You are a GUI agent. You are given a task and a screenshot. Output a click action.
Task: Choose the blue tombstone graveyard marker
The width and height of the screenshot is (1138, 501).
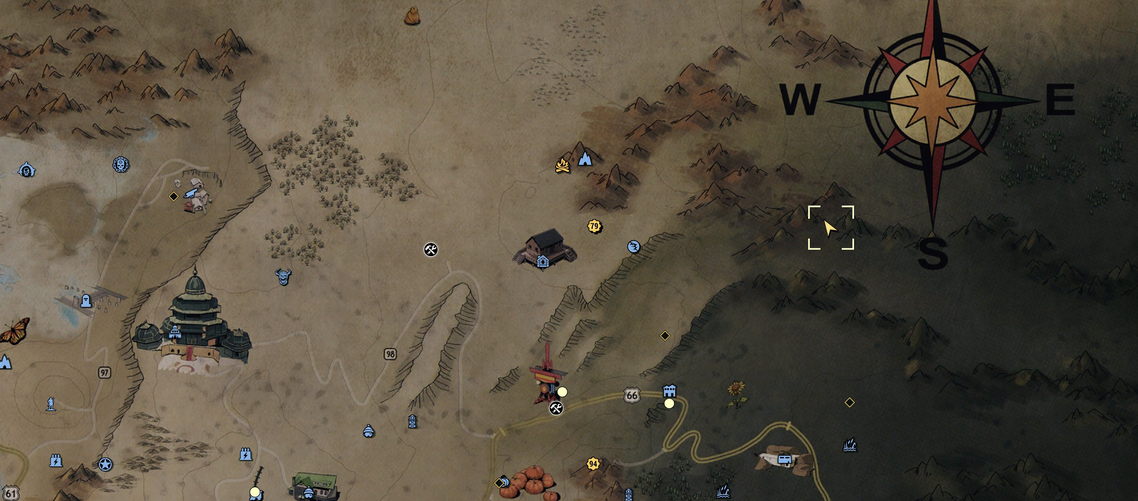click(86, 300)
